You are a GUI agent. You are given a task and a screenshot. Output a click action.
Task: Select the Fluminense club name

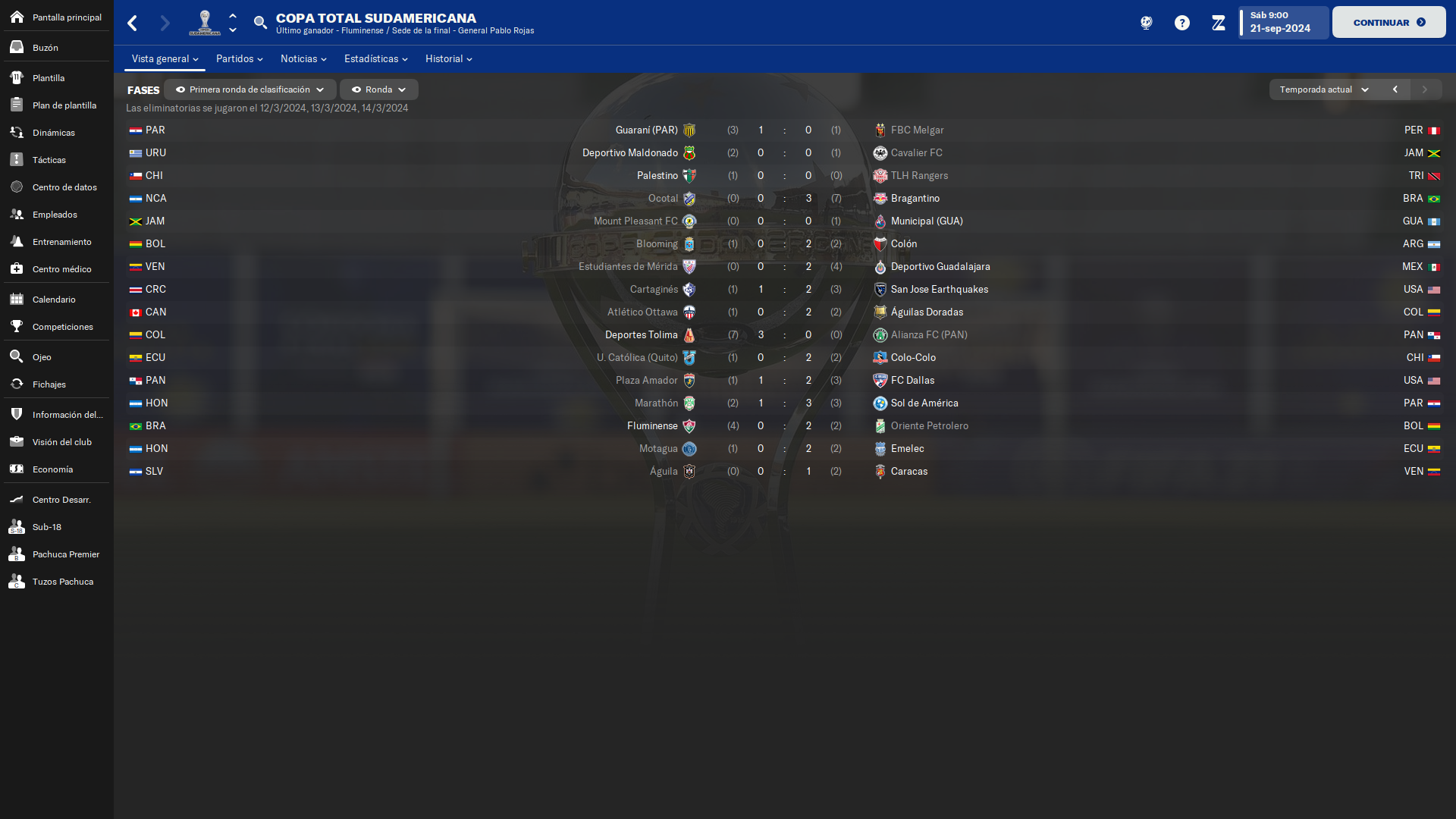[x=652, y=426]
